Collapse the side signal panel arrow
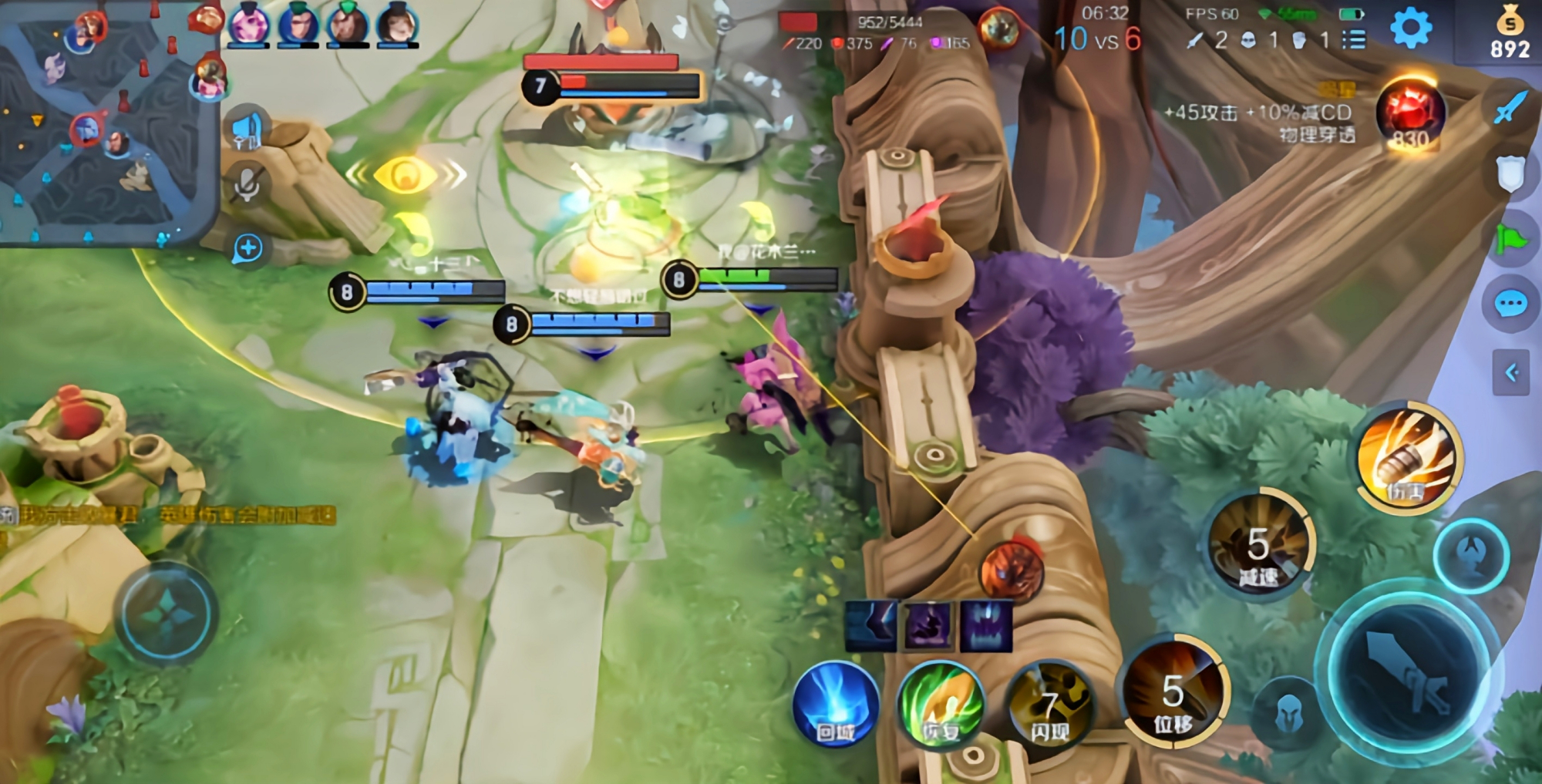Image resolution: width=1542 pixels, height=784 pixels. pos(1510,373)
